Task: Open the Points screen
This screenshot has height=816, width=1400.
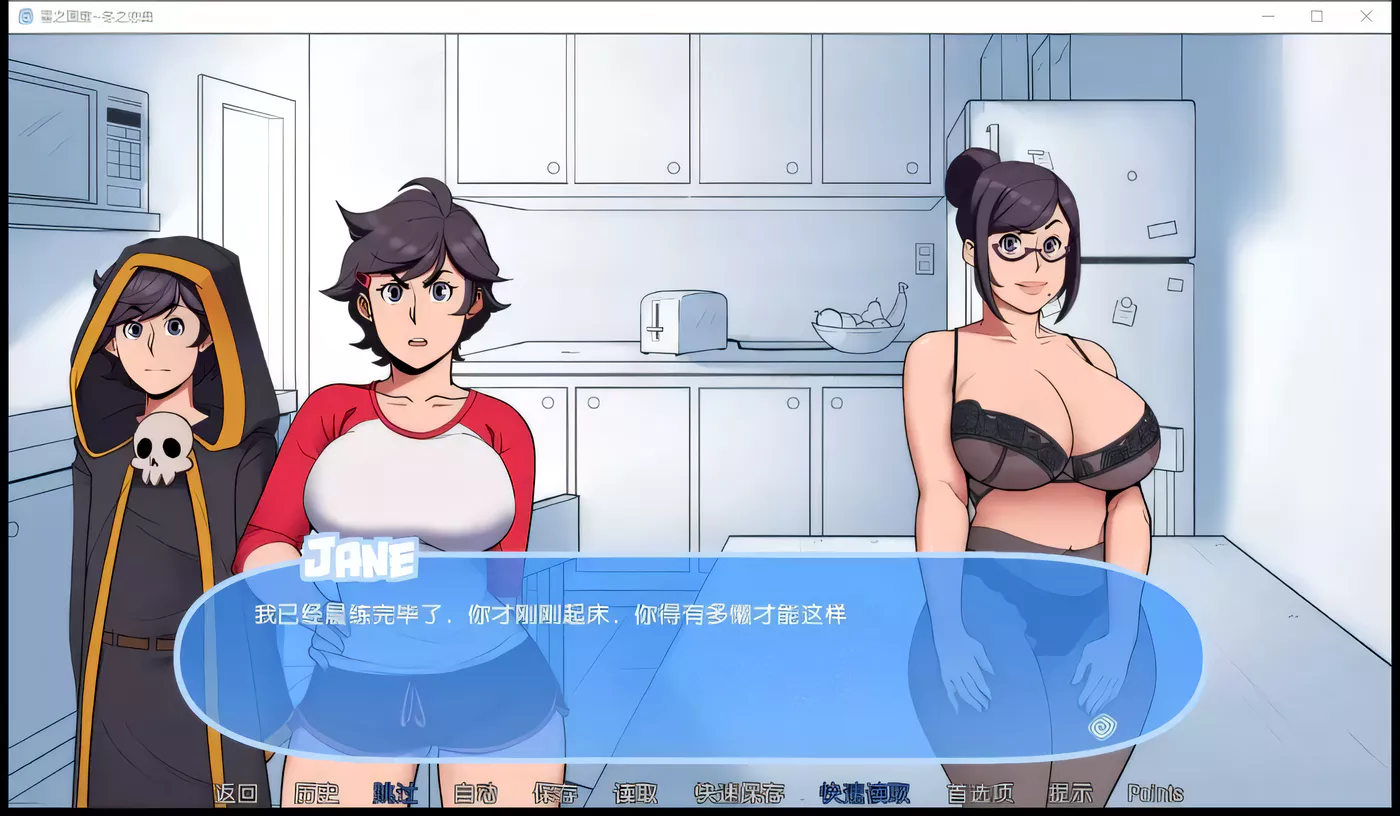Action: tap(1157, 793)
